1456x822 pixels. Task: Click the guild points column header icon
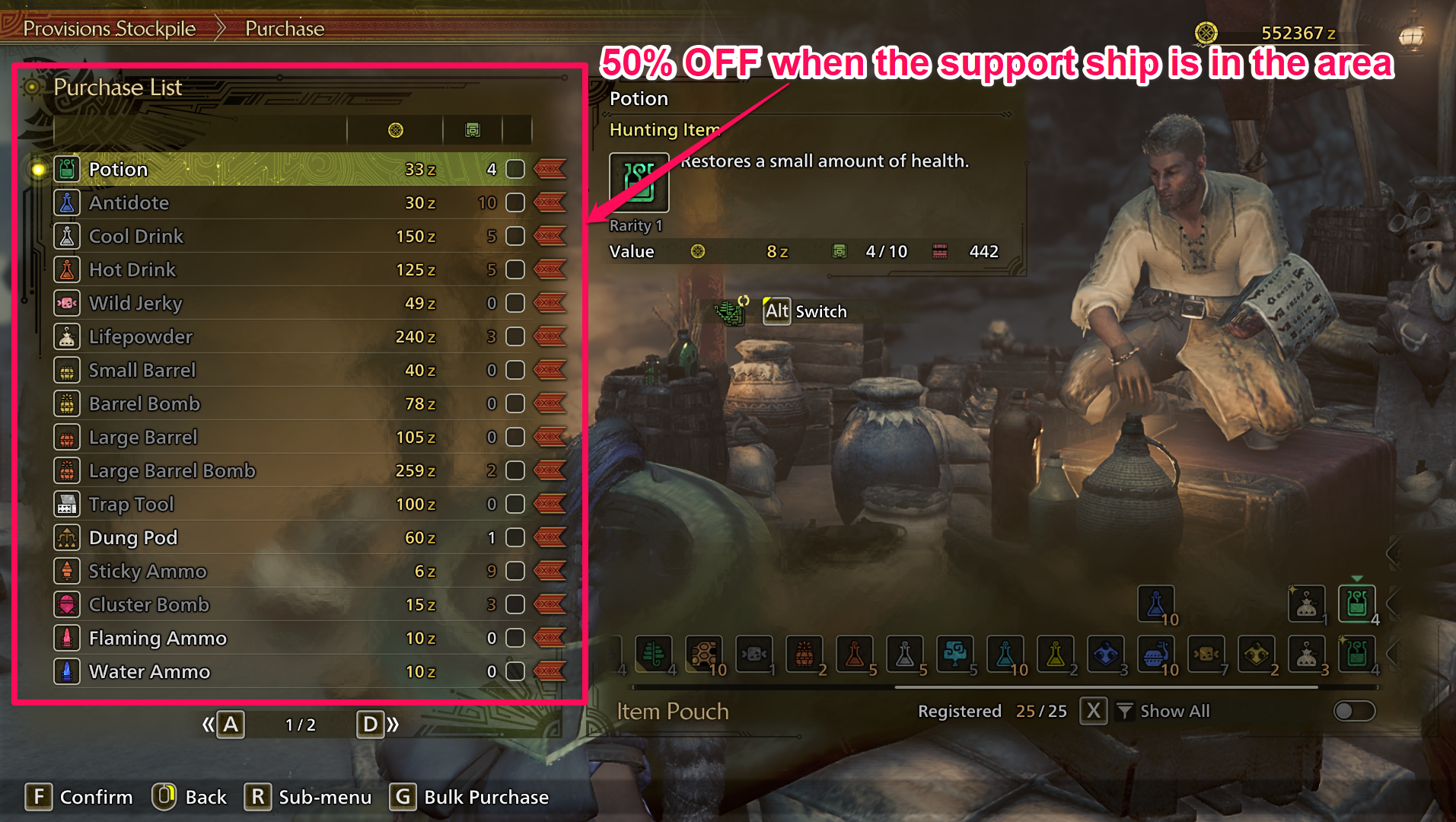[473, 129]
